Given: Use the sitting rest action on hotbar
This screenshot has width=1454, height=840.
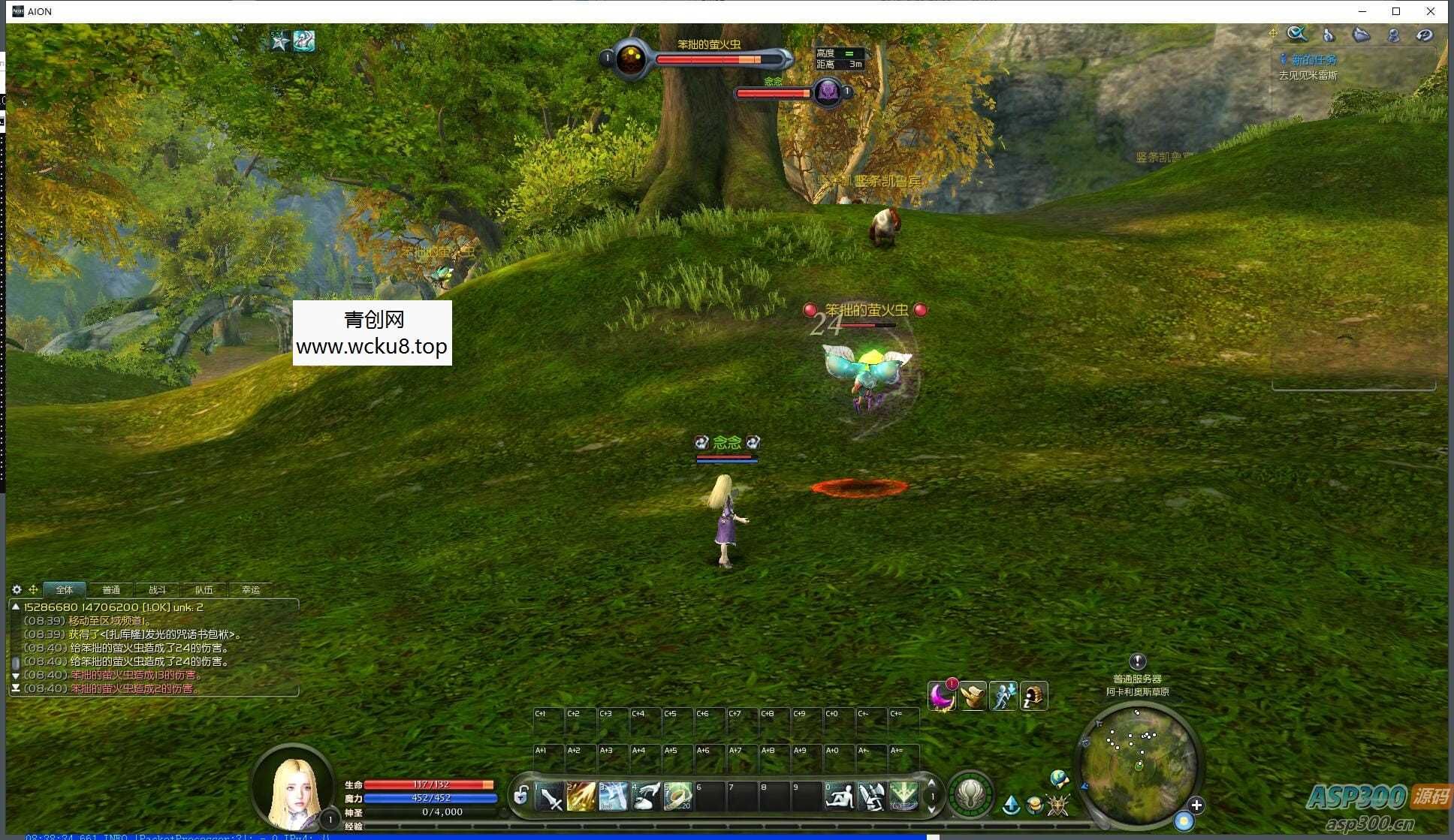Looking at the screenshot, I should (839, 796).
